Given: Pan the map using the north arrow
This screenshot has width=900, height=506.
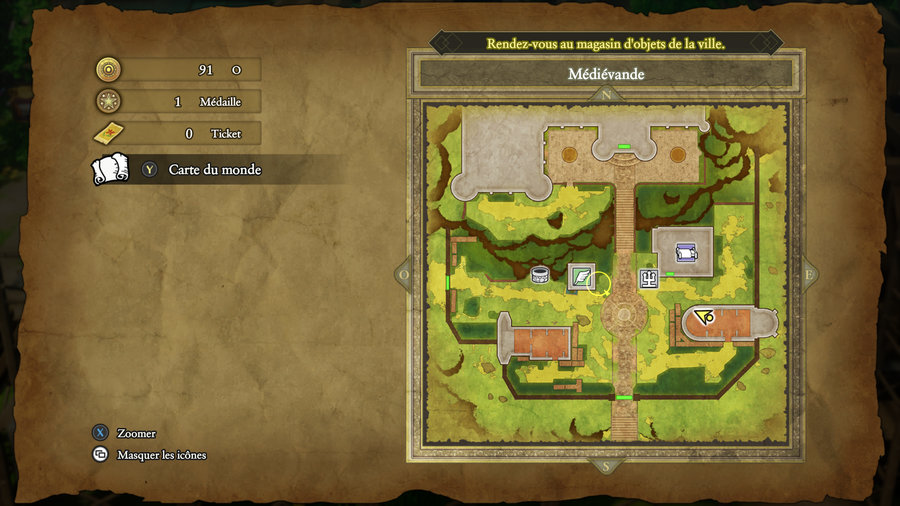Looking at the screenshot, I should click(608, 96).
